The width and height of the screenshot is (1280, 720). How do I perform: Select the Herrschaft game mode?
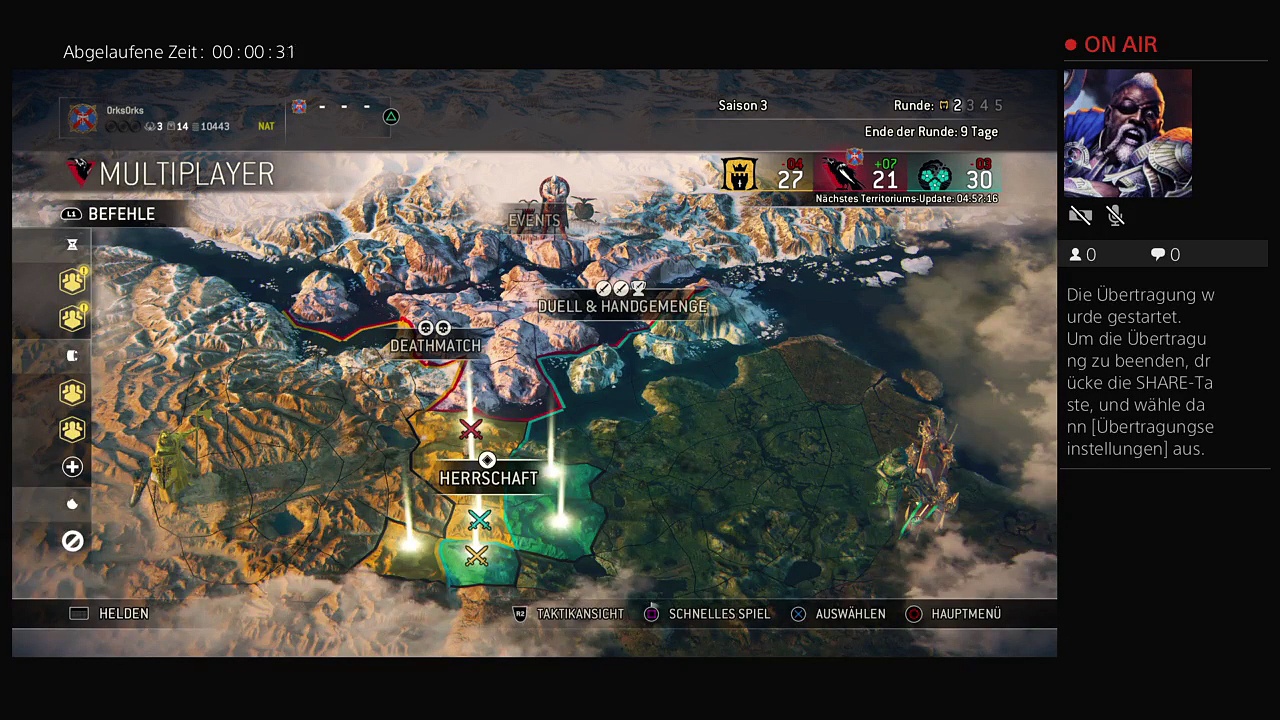[488, 478]
